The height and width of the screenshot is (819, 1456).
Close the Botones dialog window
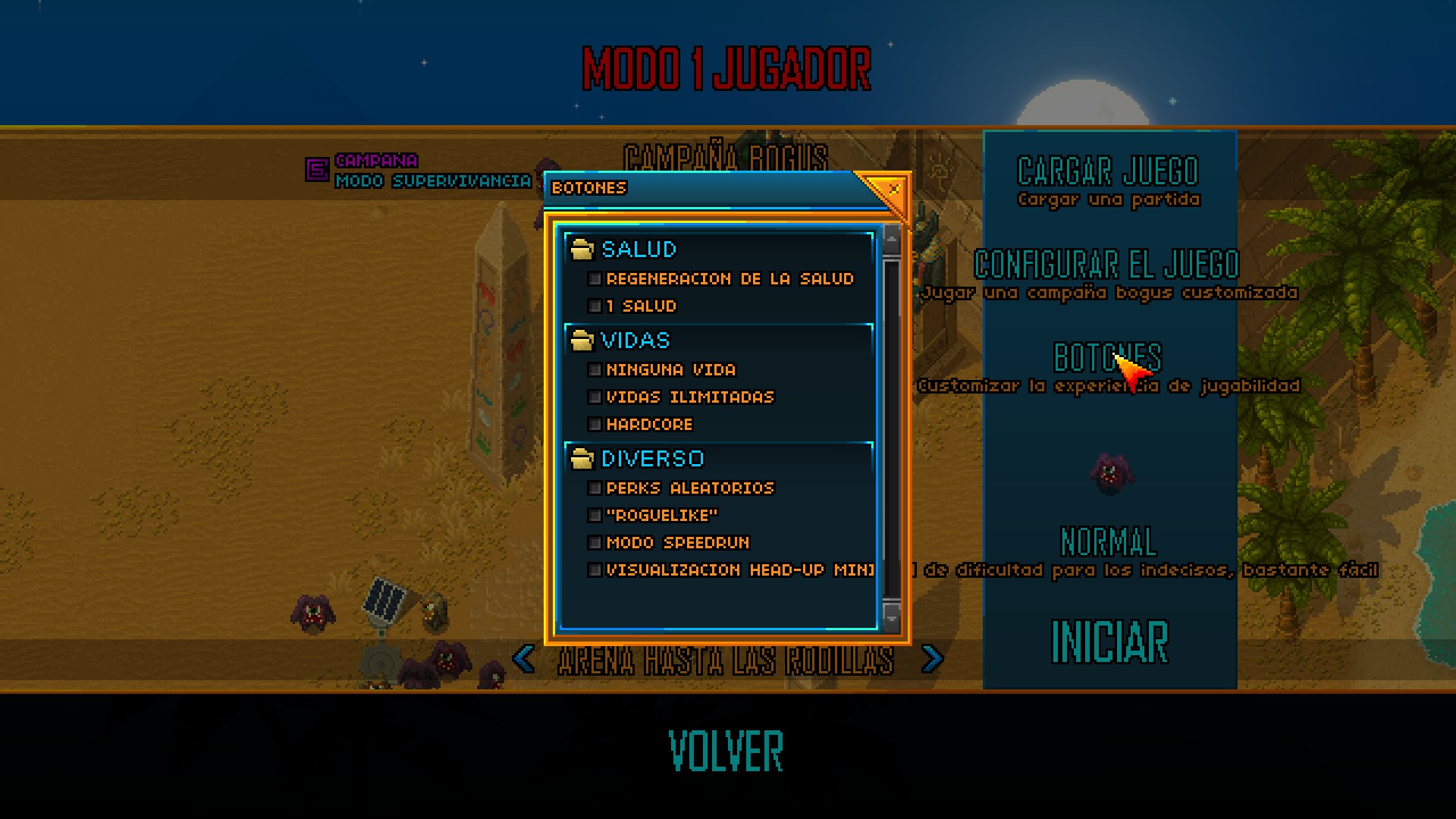coord(893,188)
